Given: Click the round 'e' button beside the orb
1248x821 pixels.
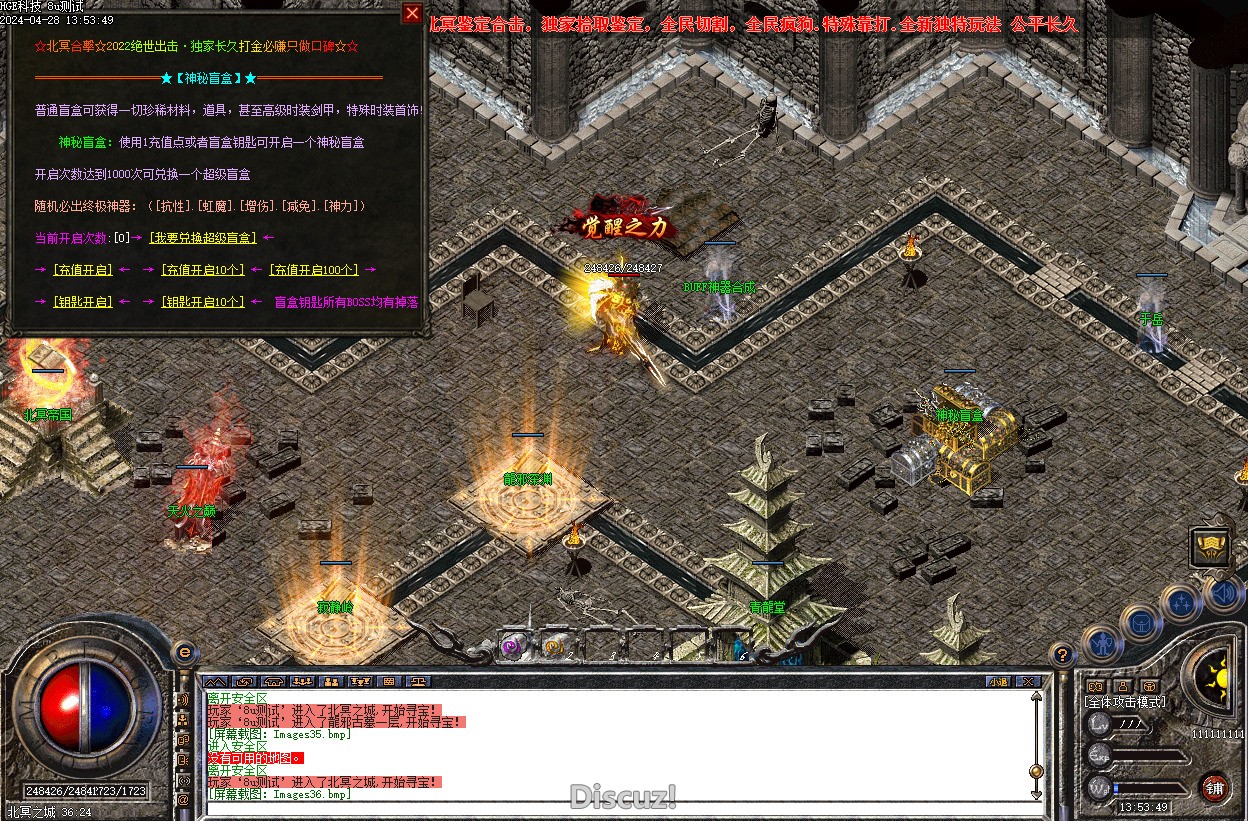Looking at the screenshot, I should pyautogui.click(x=183, y=652).
